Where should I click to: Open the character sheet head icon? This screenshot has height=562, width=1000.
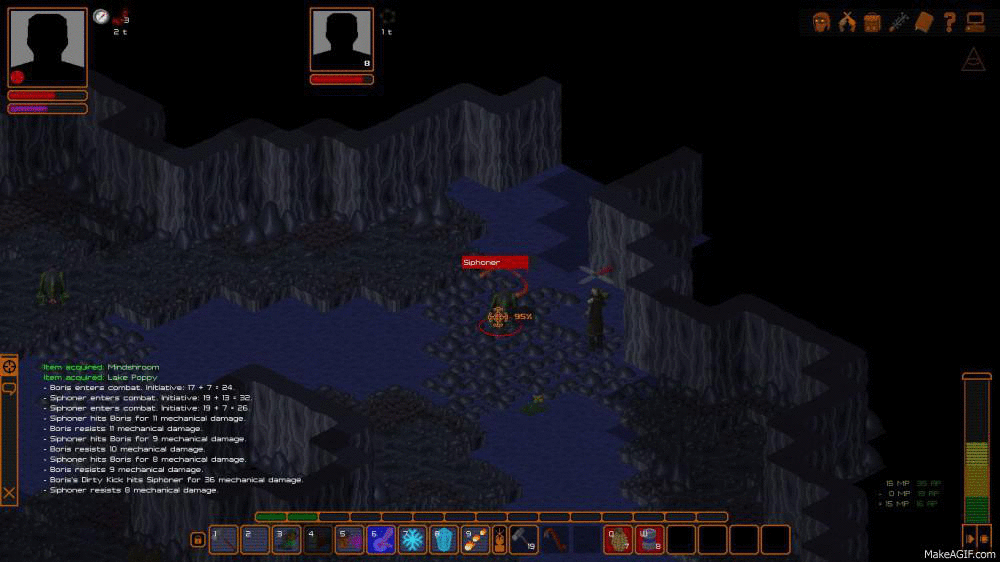[x=822, y=22]
